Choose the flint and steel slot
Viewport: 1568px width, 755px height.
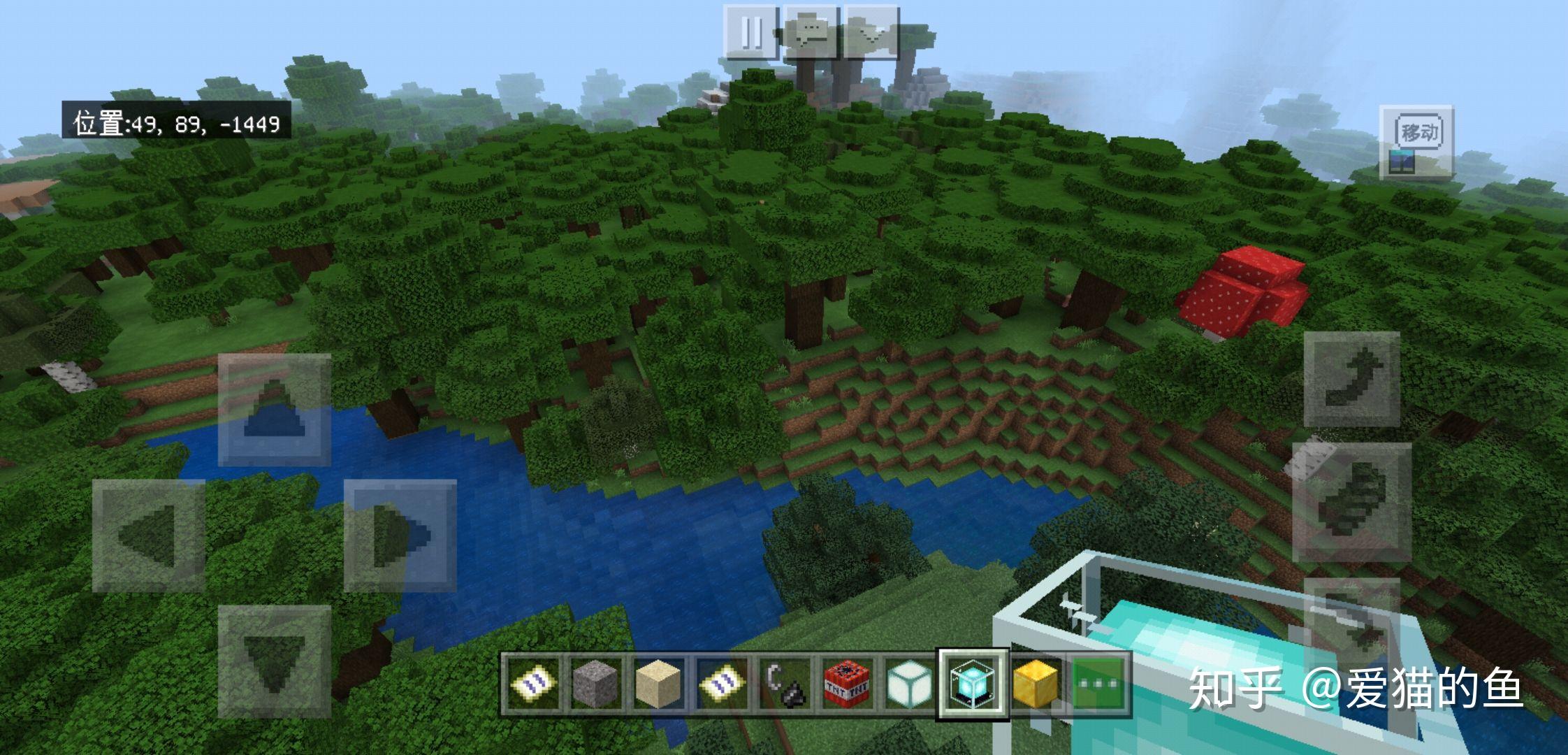pos(783,684)
